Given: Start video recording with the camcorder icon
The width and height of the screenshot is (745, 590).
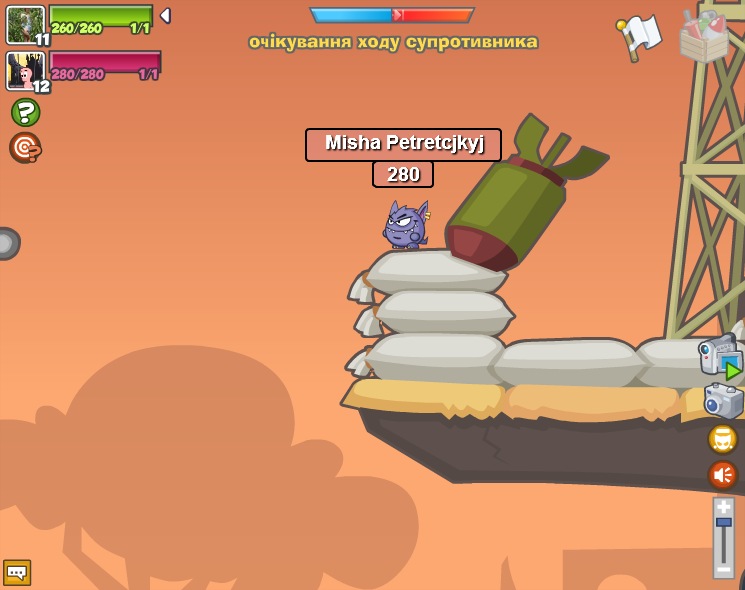Looking at the screenshot, I should pyautogui.click(x=720, y=356).
